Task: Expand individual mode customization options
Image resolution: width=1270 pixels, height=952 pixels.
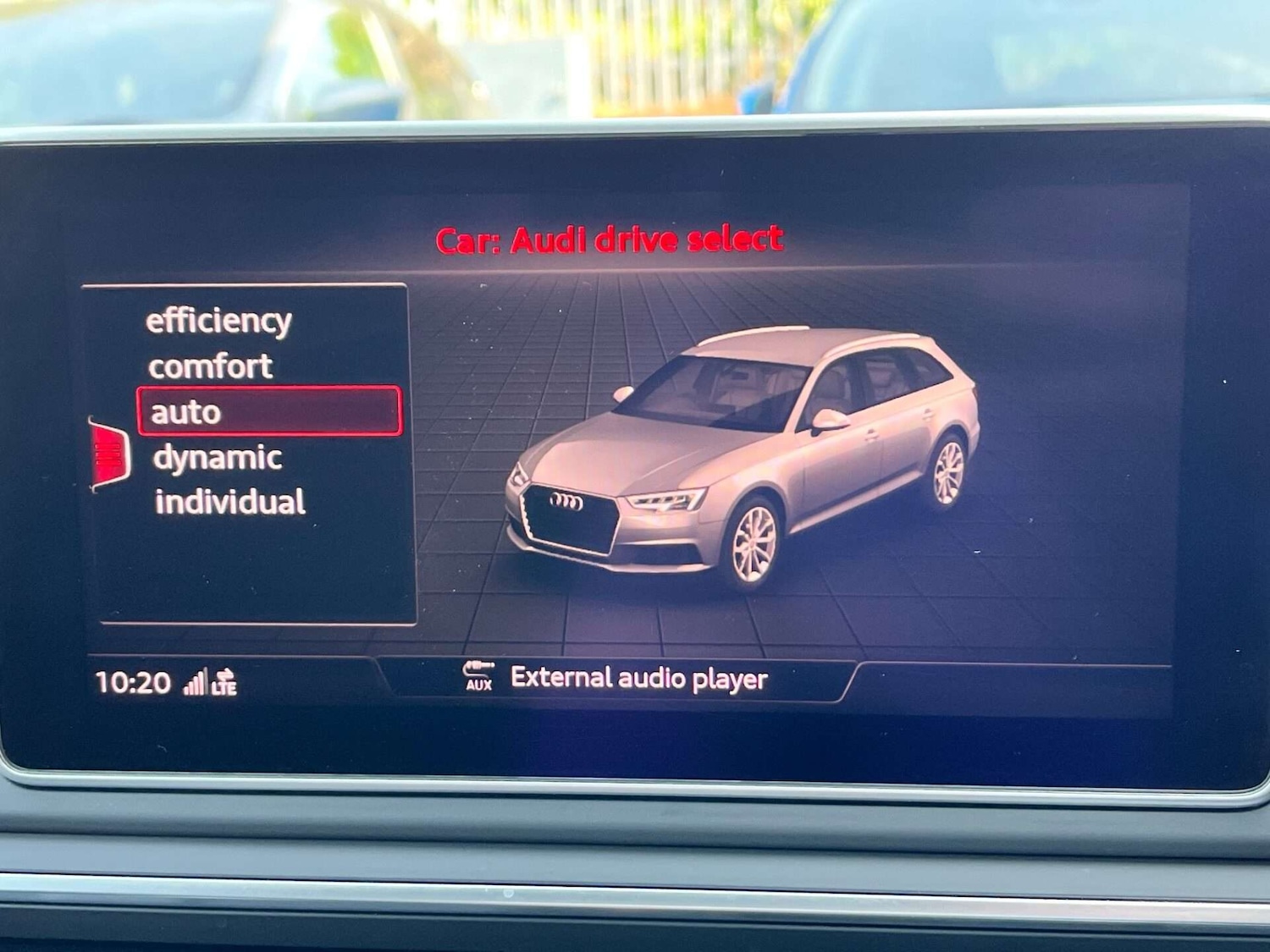Action: [x=230, y=502]
